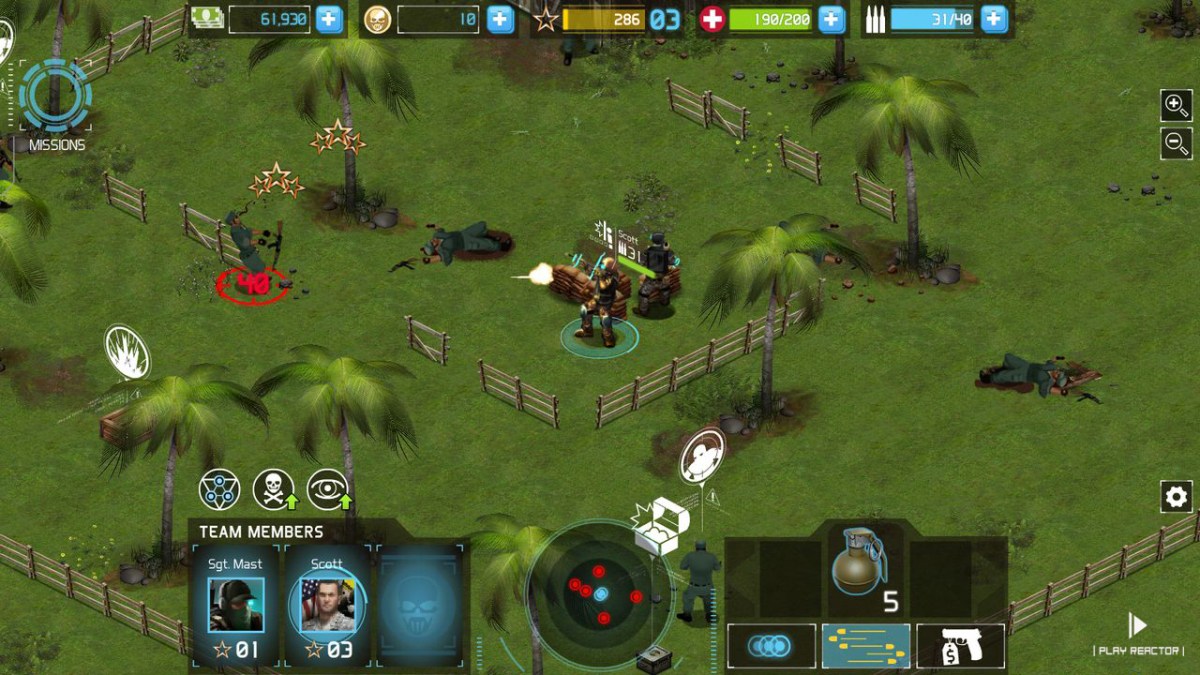The height and width of the screenshot is (675, 1200).
Task: Start Play Reactor playback
Action: point(1137,627)
